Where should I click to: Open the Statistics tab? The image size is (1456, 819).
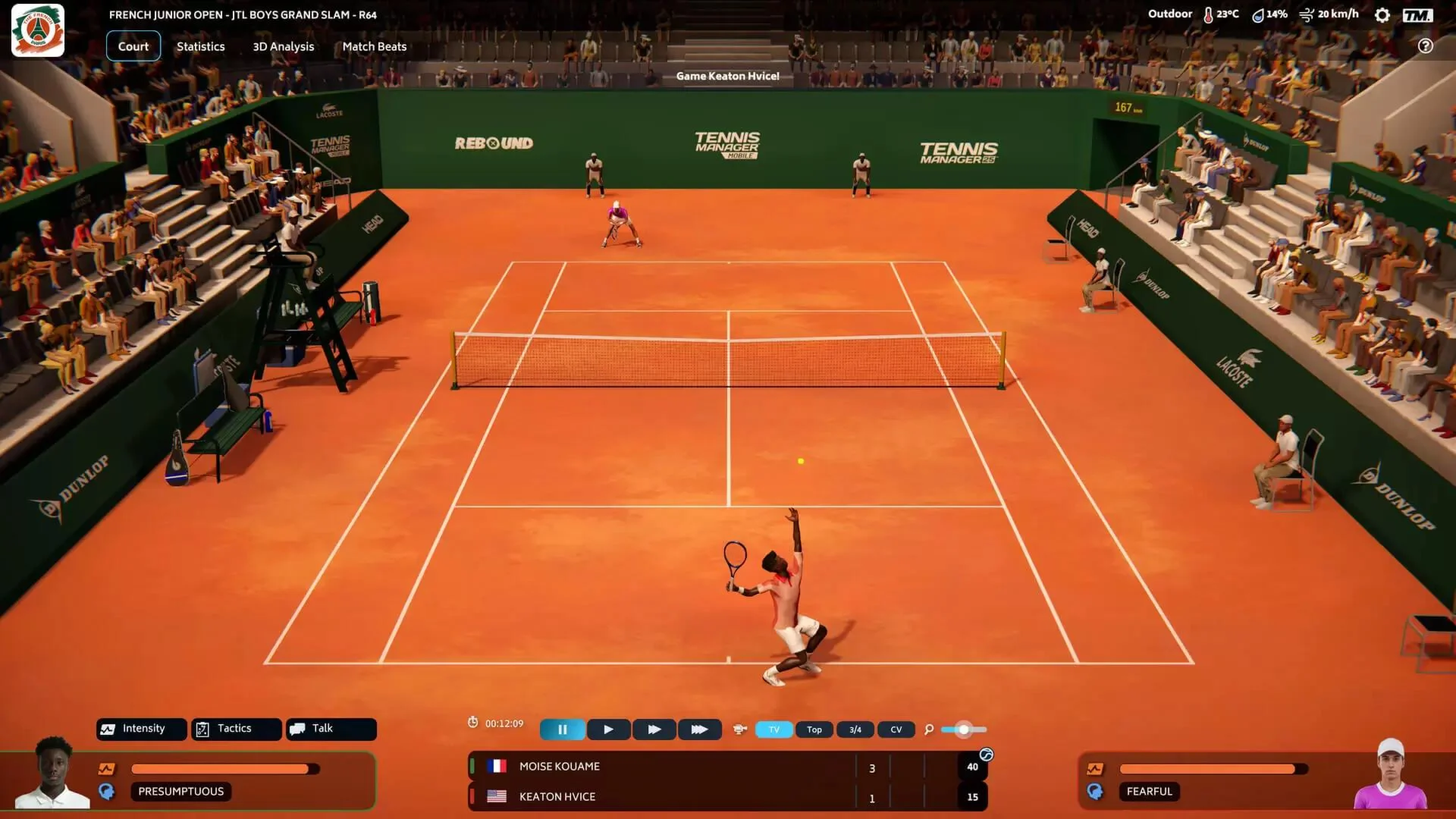coord(200,46)
